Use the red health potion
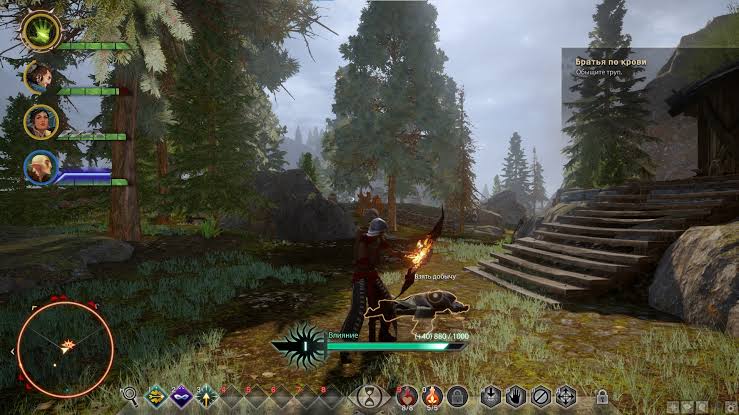This screenshot has width=739, height=415. [x=407, y=396]
